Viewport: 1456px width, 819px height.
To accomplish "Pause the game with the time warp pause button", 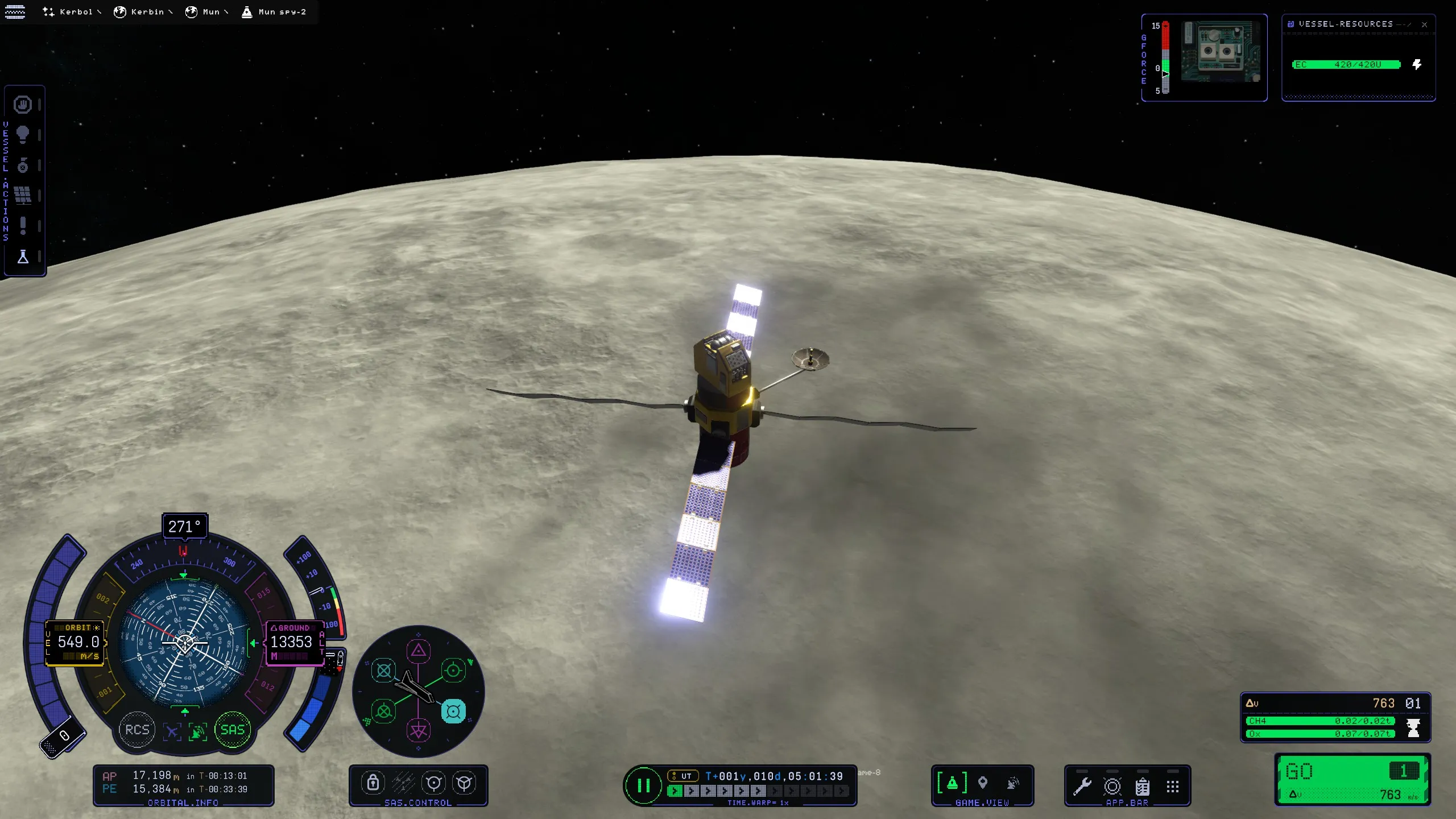I will [x=644, y=785].
